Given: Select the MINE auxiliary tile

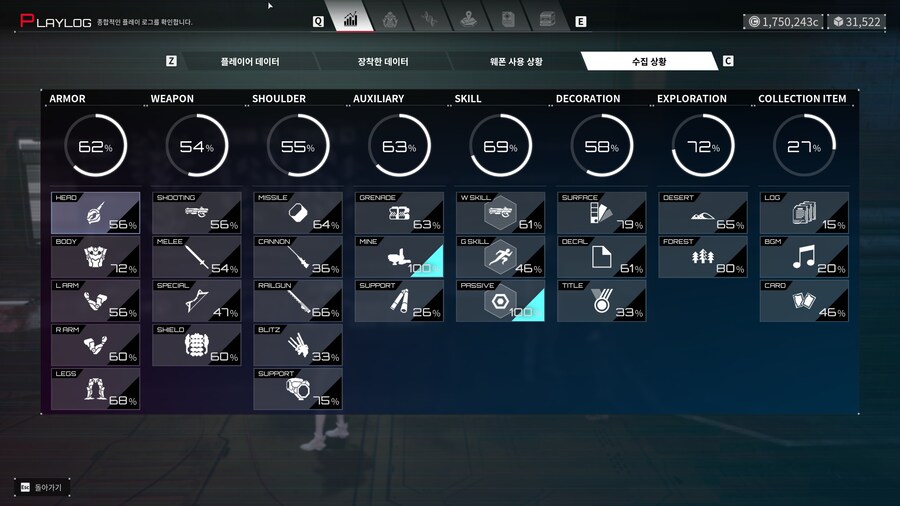Looking at the screenshot, I should point(399,257).
